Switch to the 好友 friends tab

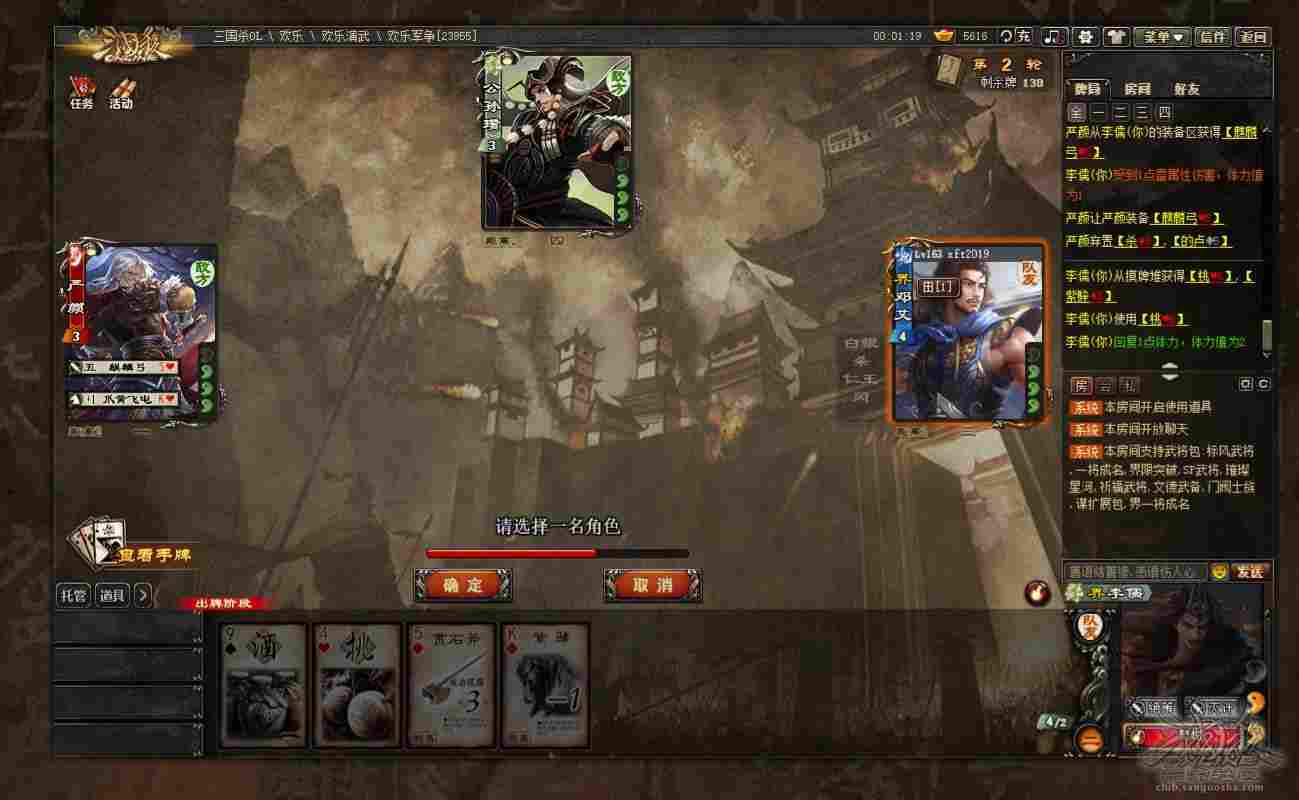coord(1187,88)
